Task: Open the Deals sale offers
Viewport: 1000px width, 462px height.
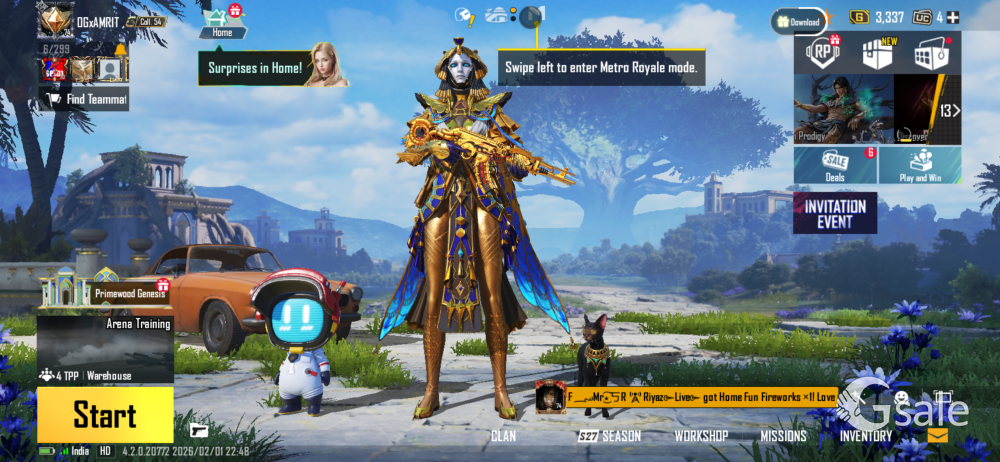Action: [x=835, y=165]
